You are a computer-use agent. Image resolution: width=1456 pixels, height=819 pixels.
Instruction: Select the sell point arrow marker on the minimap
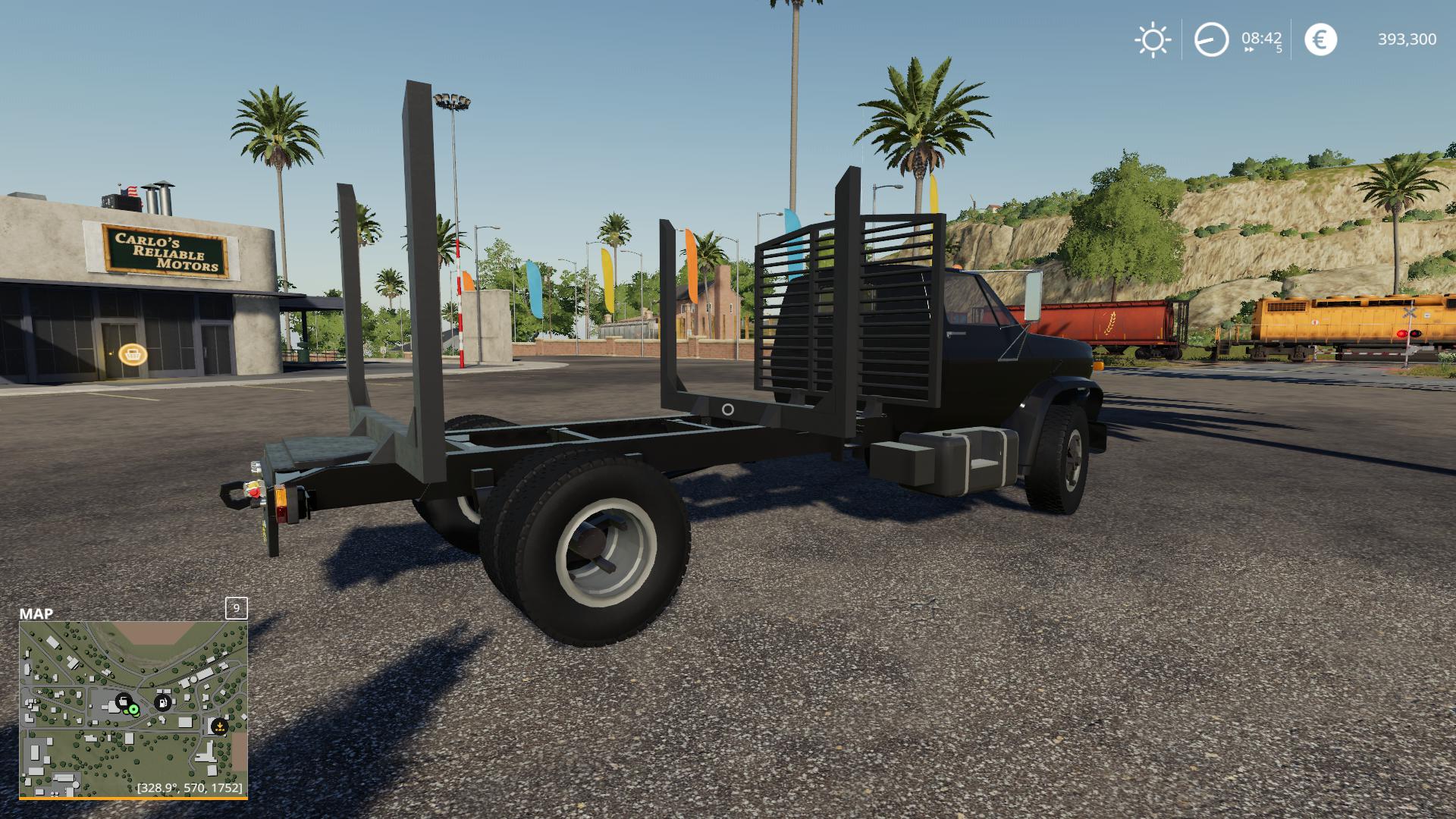(x=219, y=726)
